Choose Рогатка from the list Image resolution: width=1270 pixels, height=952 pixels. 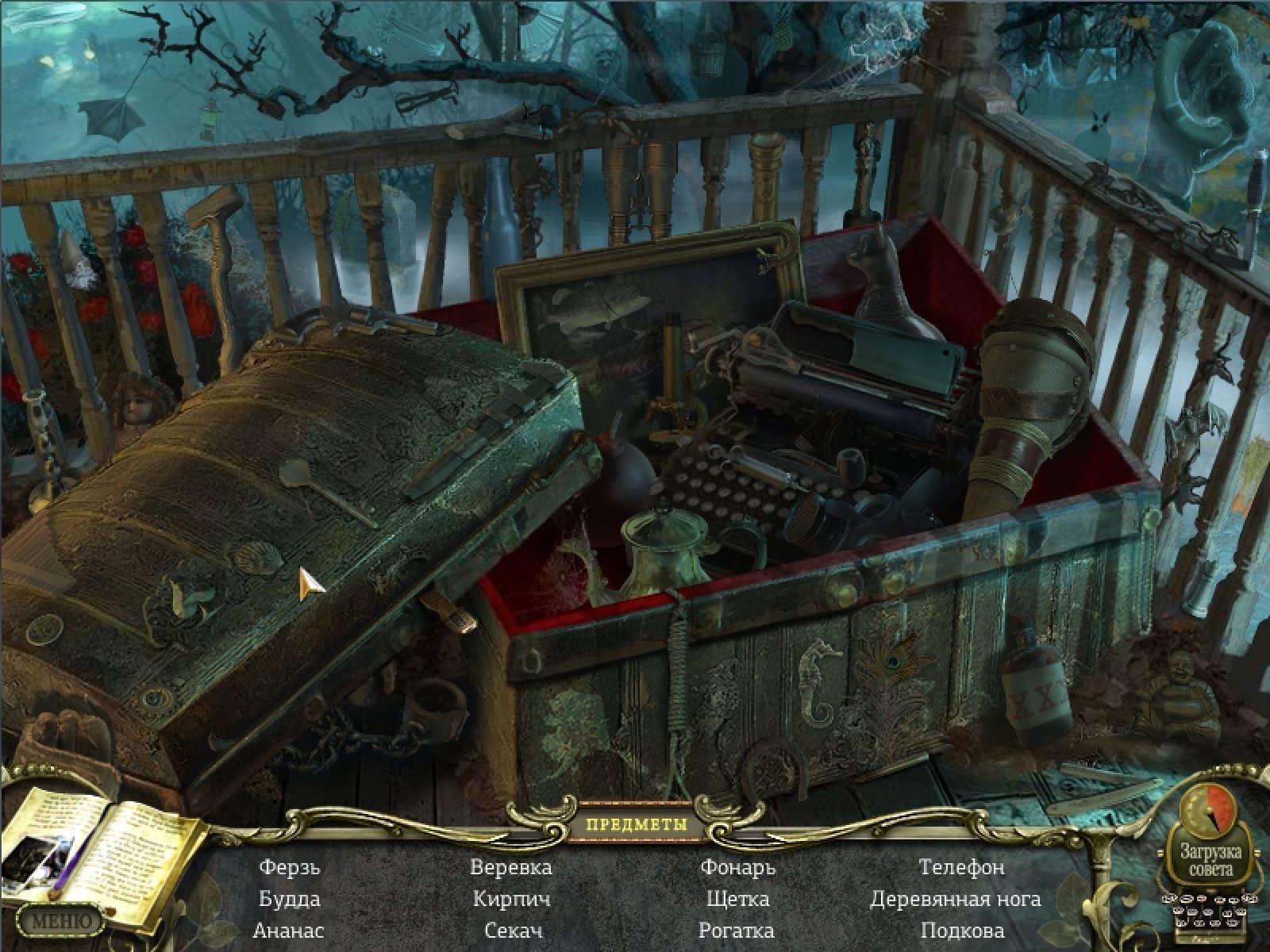(x=737, y=931)
